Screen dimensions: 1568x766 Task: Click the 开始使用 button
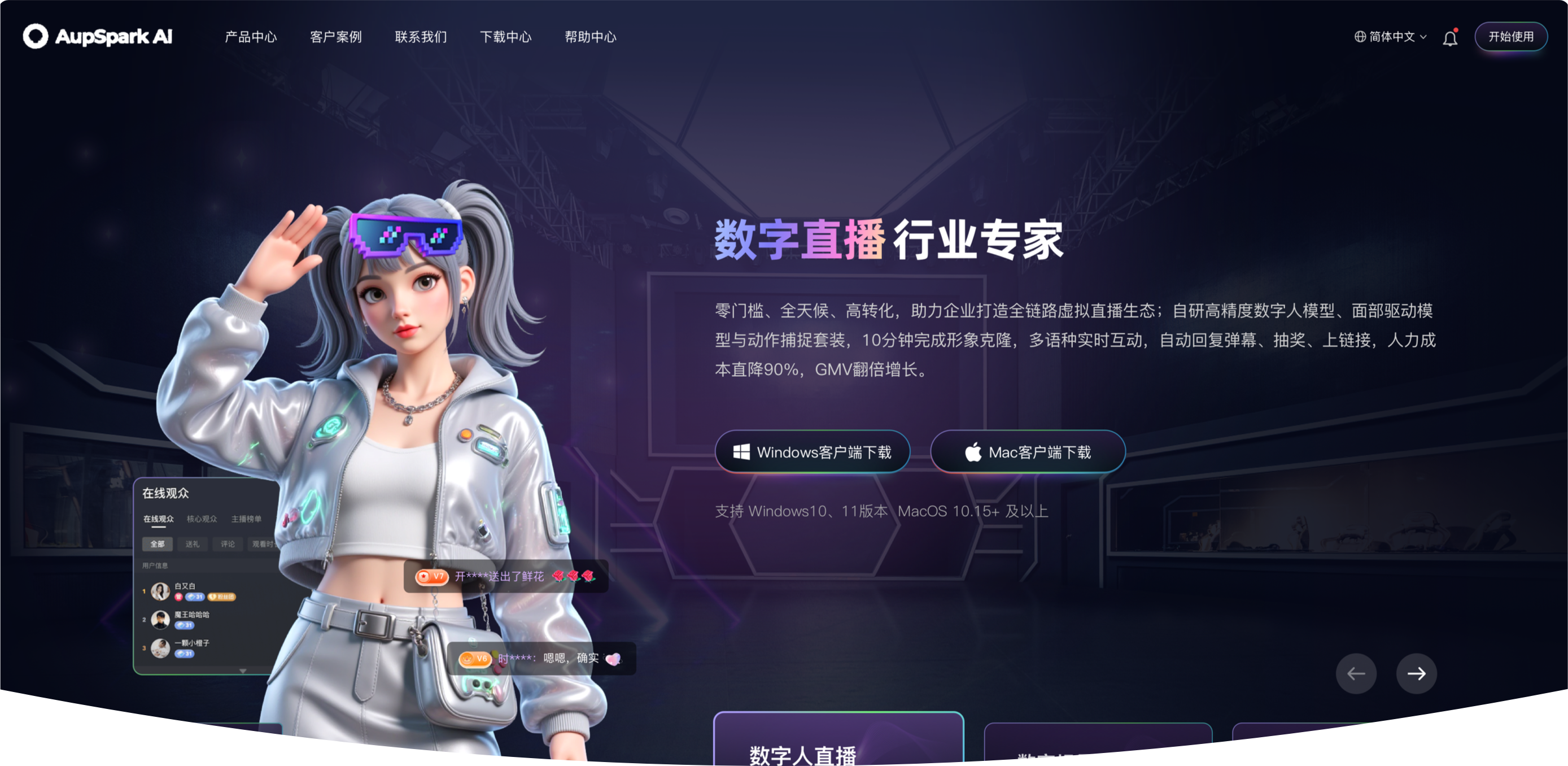(x=1512, y=37)
